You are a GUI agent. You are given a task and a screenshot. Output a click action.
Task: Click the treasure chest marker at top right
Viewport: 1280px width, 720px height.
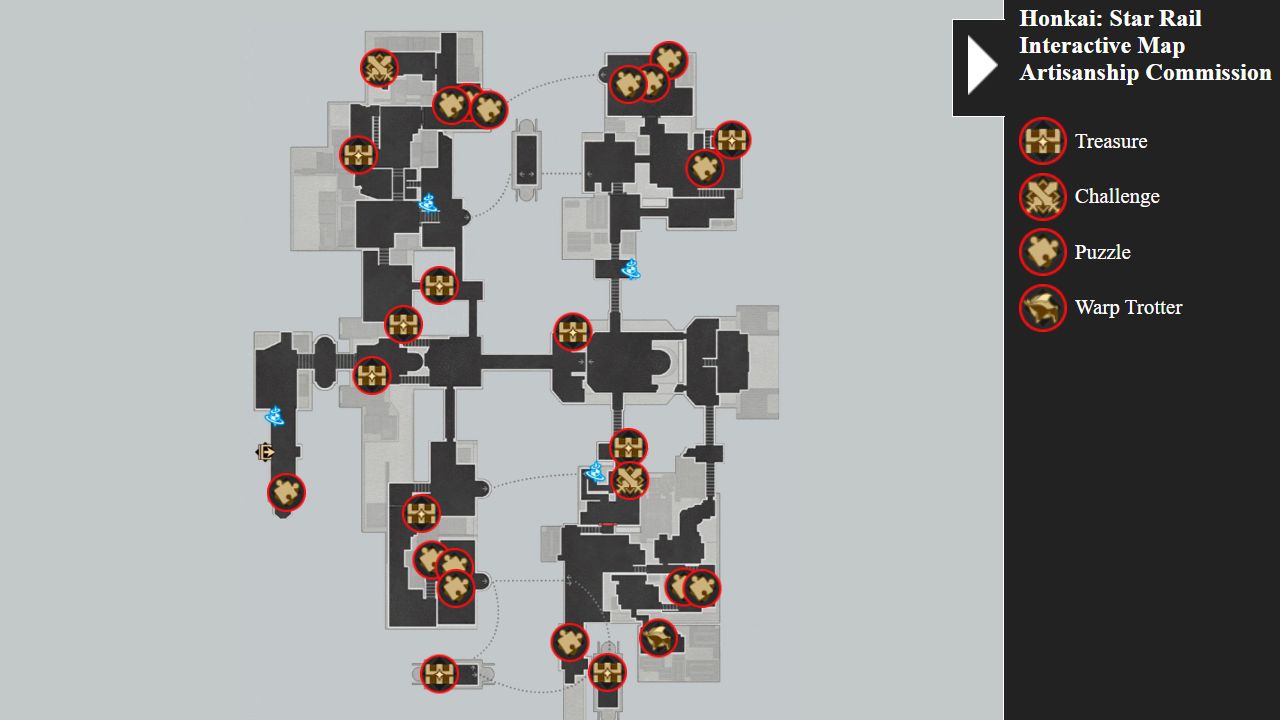click(731, 140)
